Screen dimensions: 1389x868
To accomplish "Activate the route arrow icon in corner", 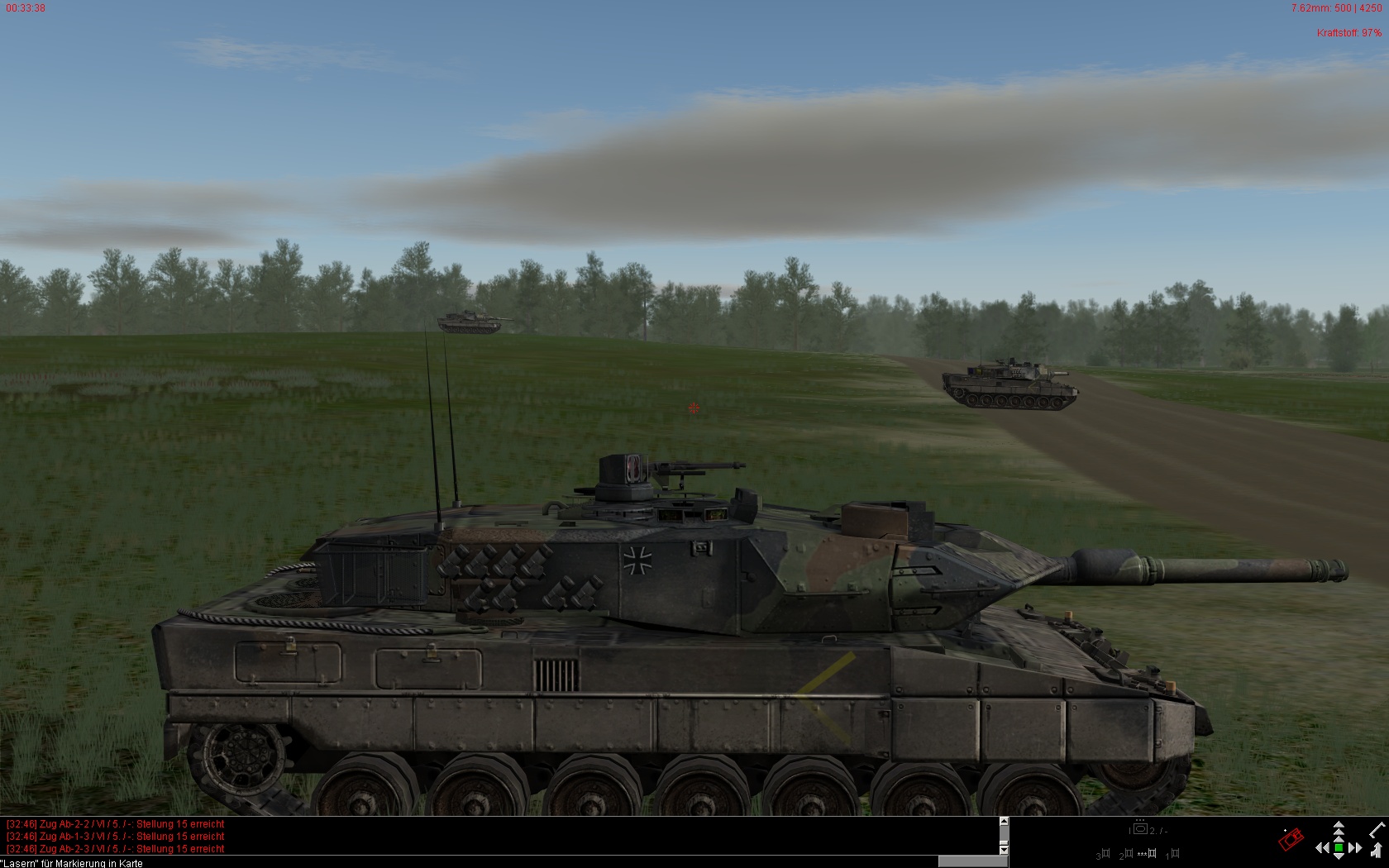I will tap(1376, 851).
